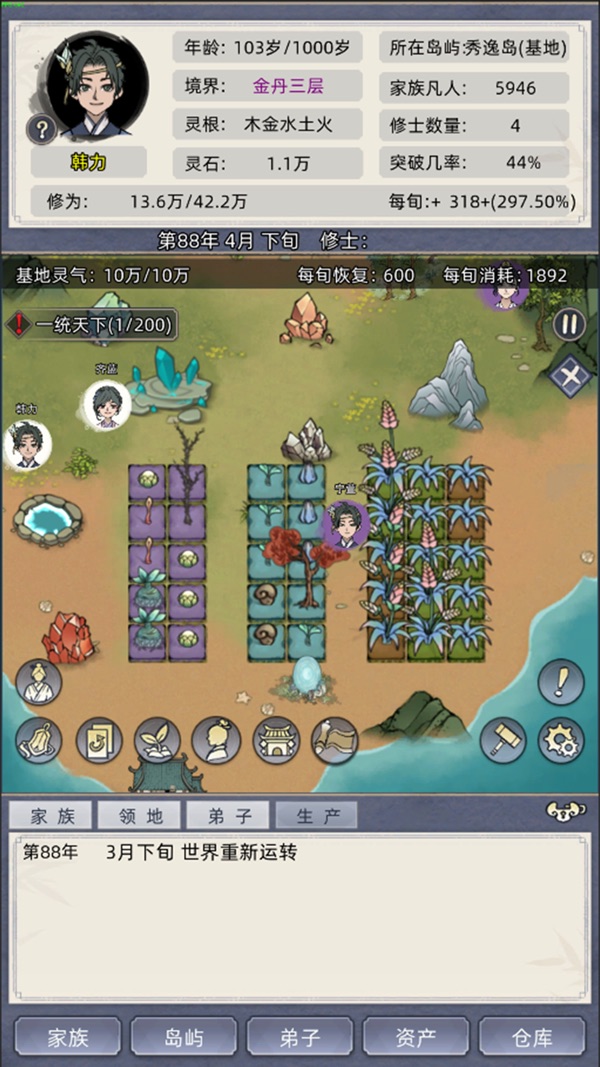Screen dimensions: 600x1067
Task: Switch to the 领地 log tab
Action: coord(139,816)
